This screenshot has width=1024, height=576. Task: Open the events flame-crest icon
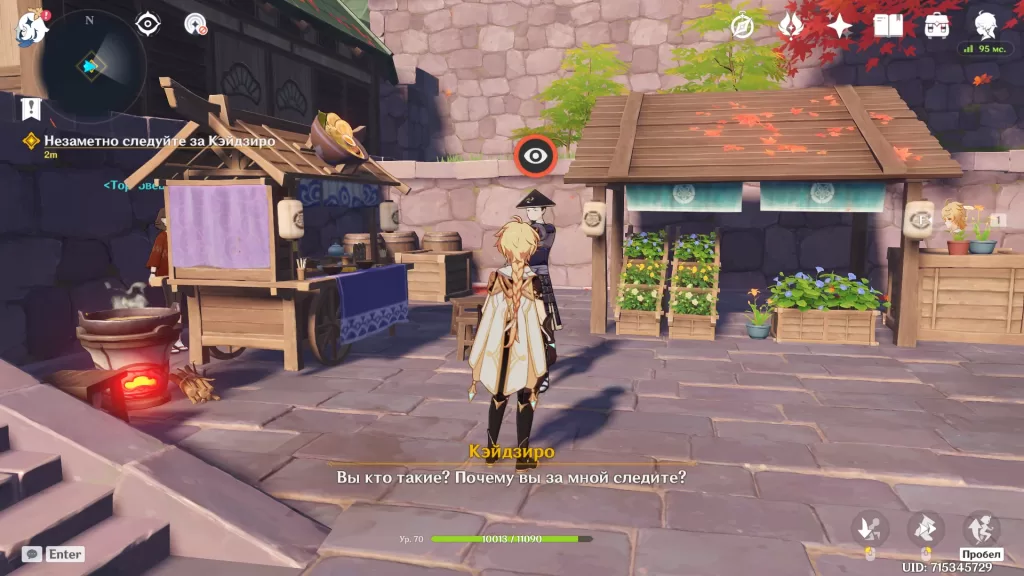pos(792,26)
